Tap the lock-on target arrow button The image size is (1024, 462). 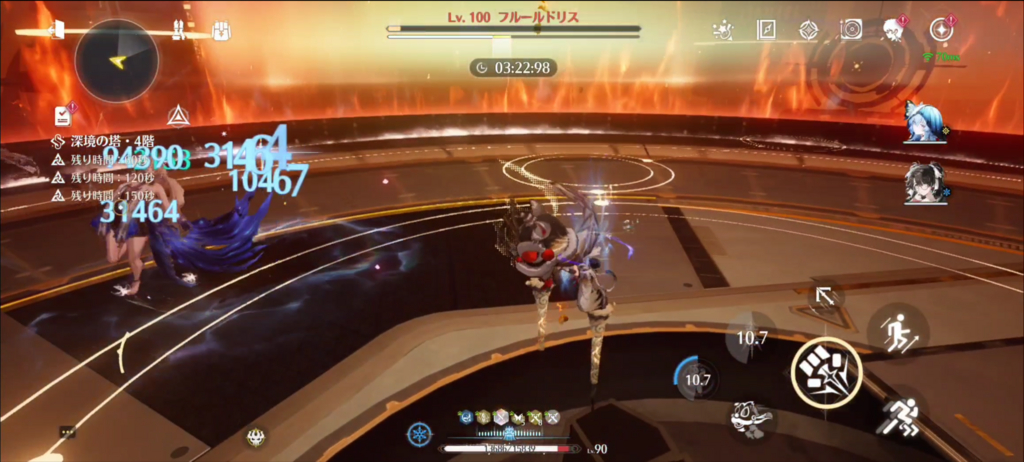[x=825, y=296]
